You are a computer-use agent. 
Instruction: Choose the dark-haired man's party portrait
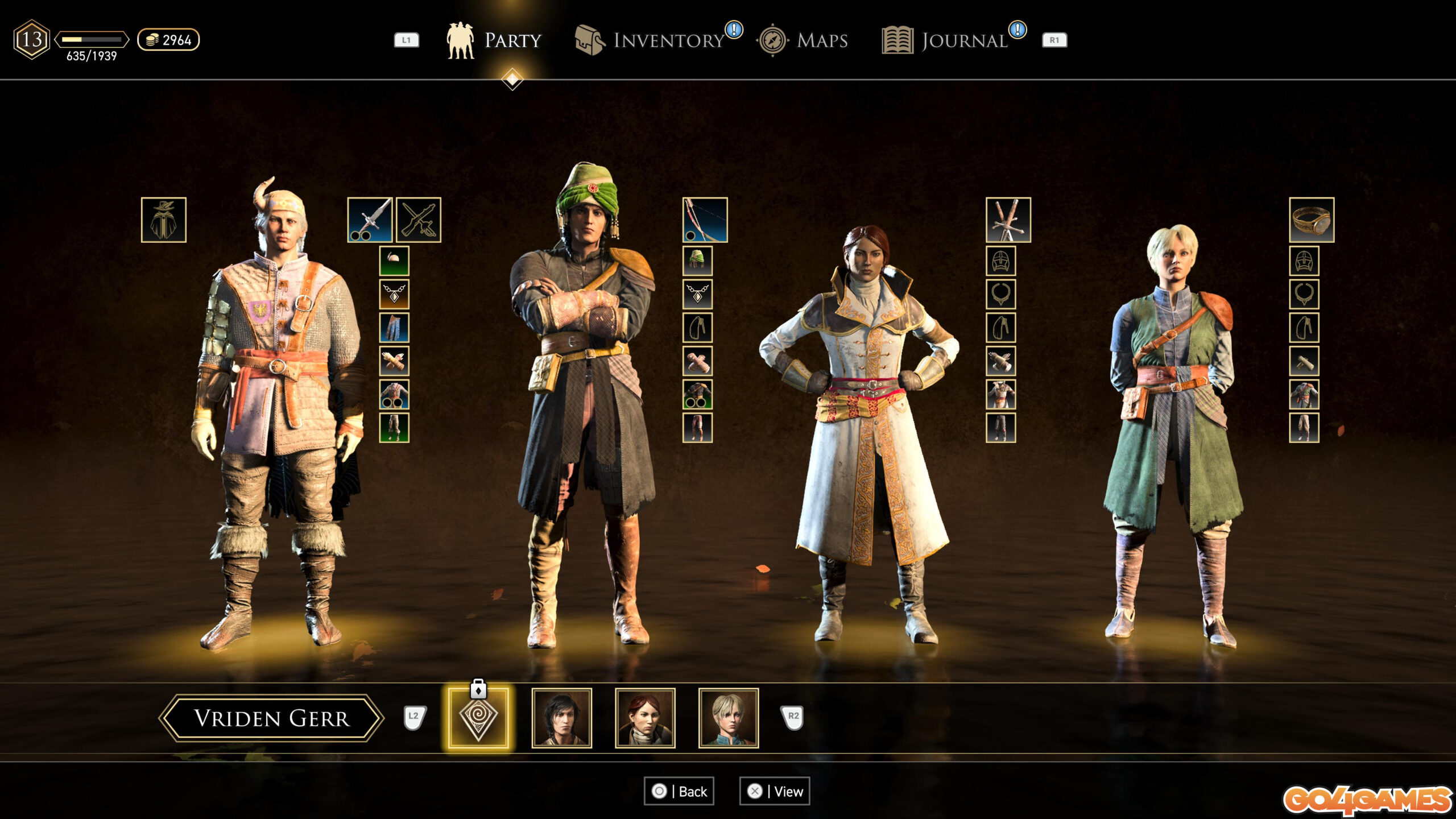click(x=561, y=718)
